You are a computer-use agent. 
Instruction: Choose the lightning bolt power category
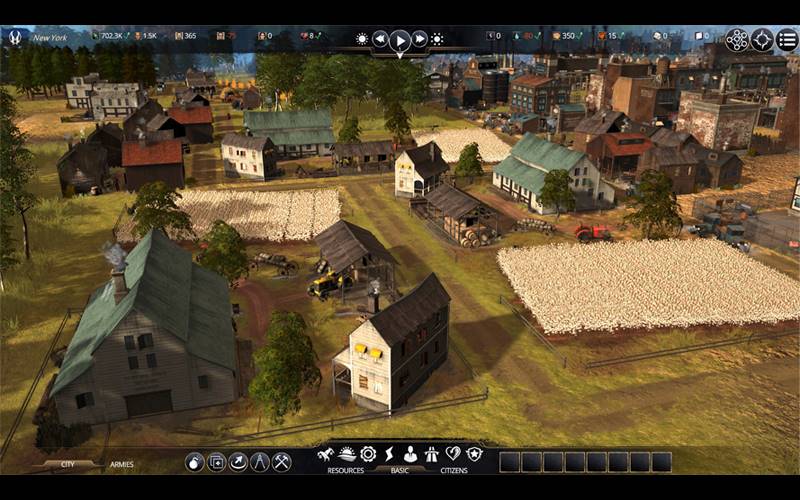click(x=389, y=454)
